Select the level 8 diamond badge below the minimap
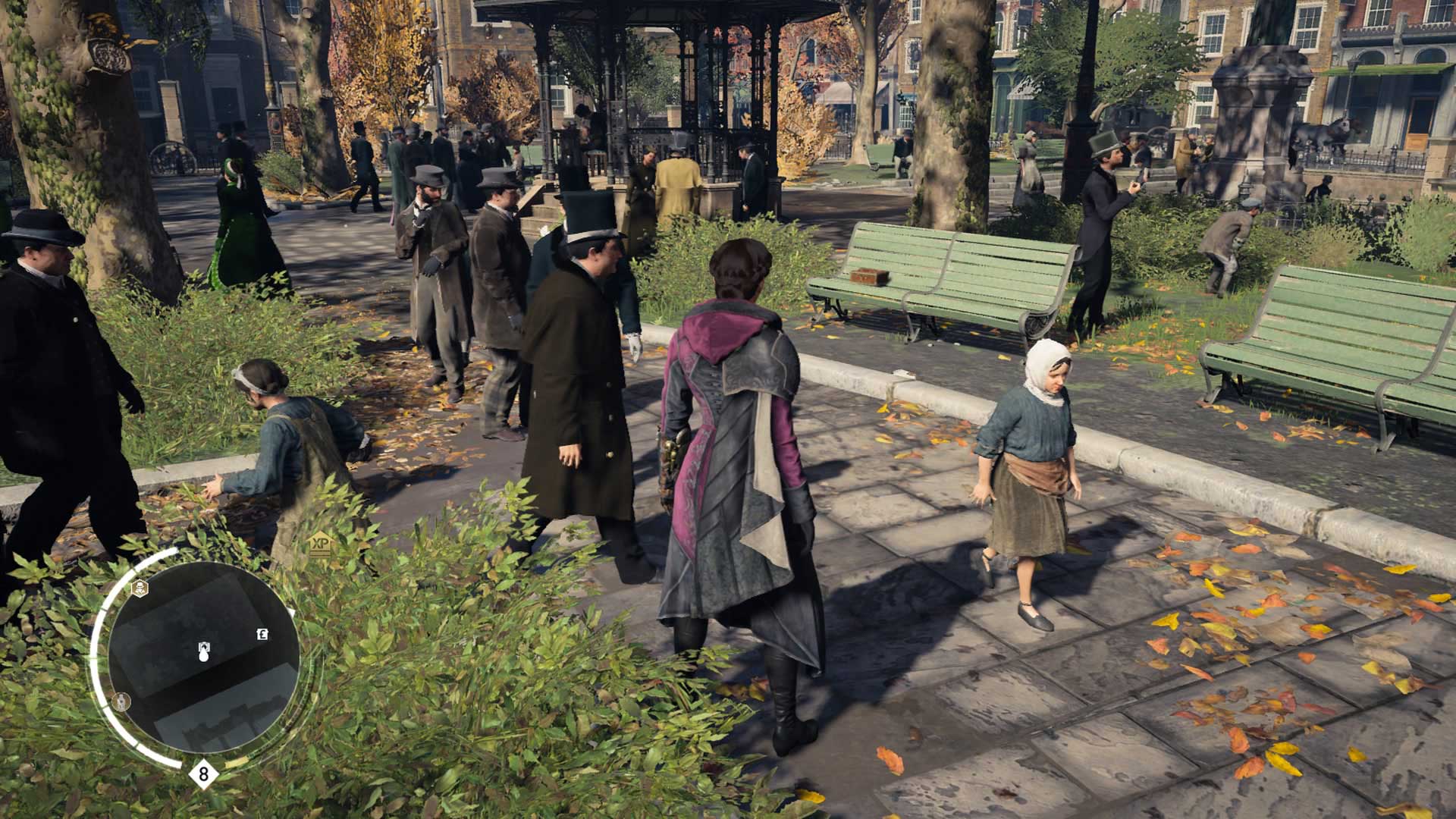The image size is (1456, 819). tap(203, 773)
